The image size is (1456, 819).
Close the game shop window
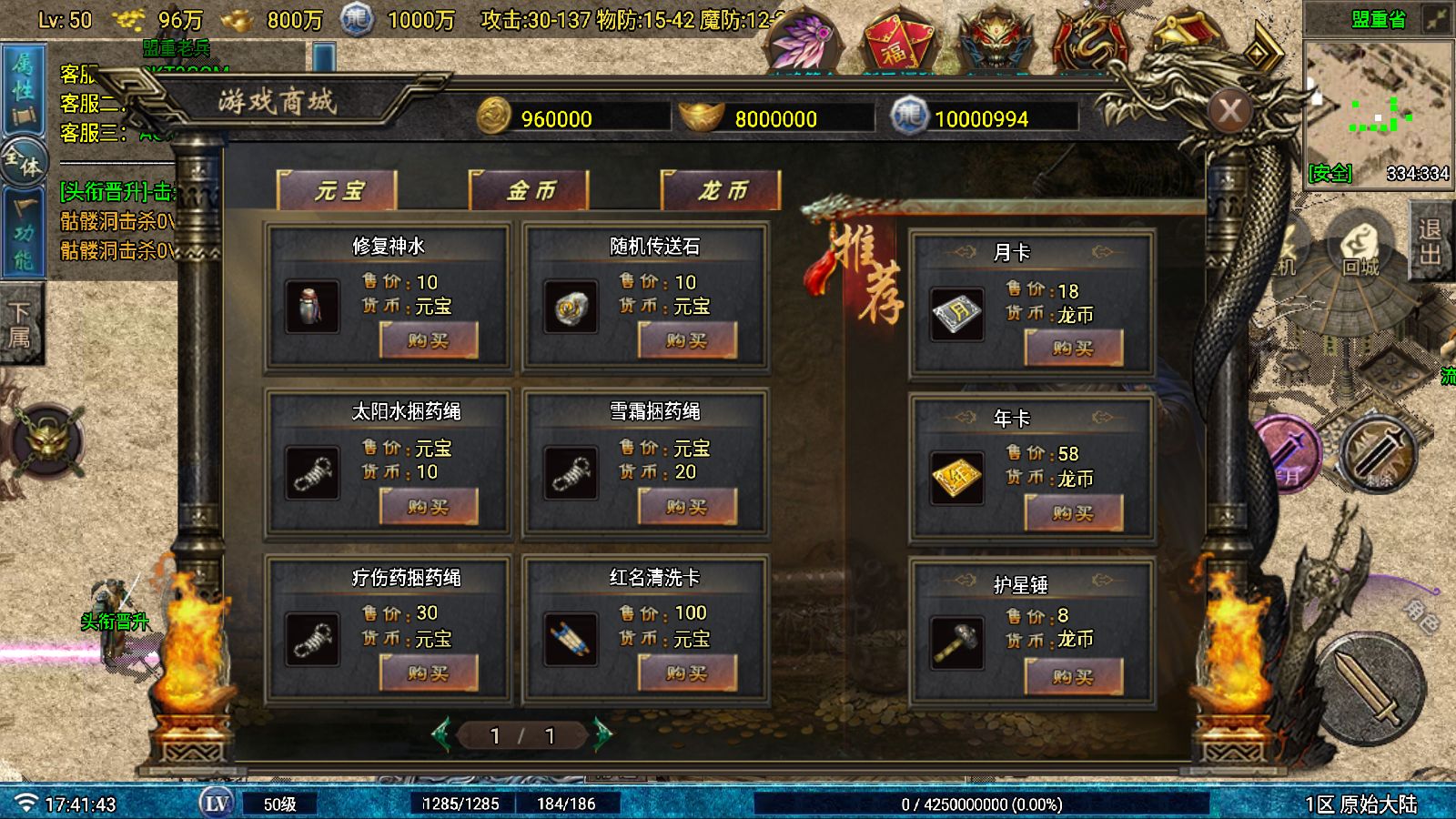1230,111
